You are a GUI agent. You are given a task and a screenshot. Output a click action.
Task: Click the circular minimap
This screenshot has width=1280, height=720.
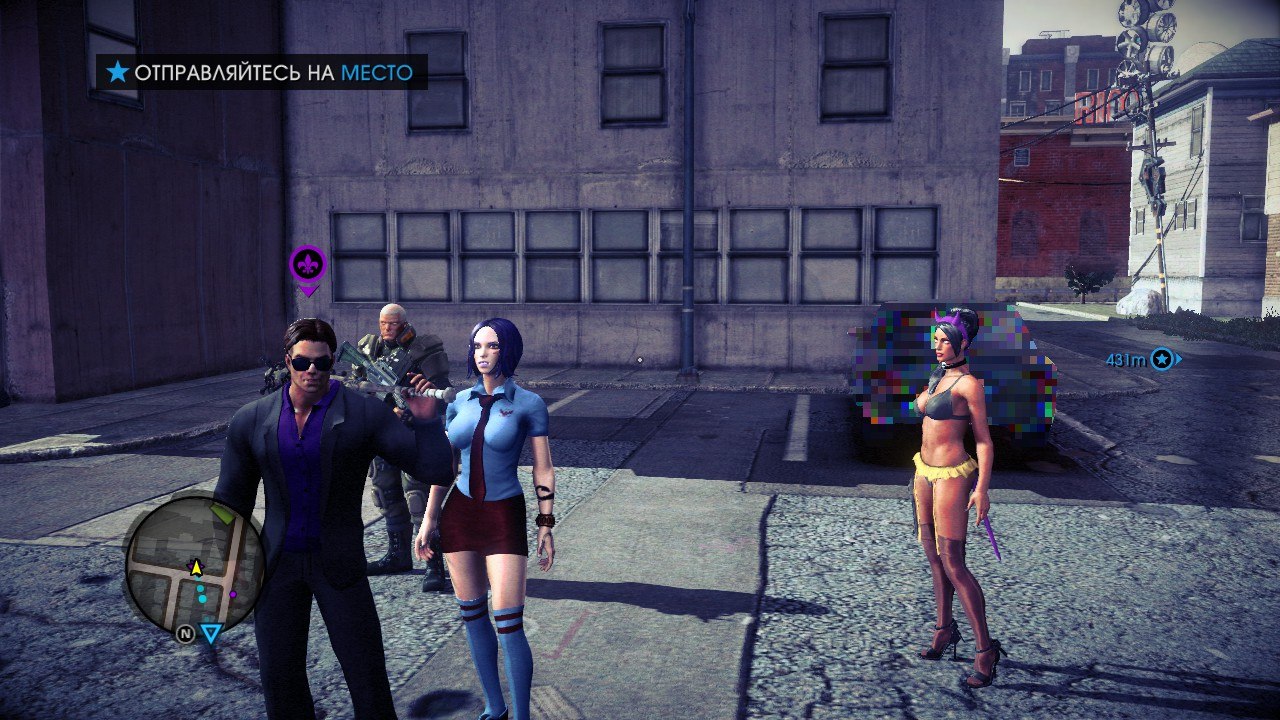[195, 565]
